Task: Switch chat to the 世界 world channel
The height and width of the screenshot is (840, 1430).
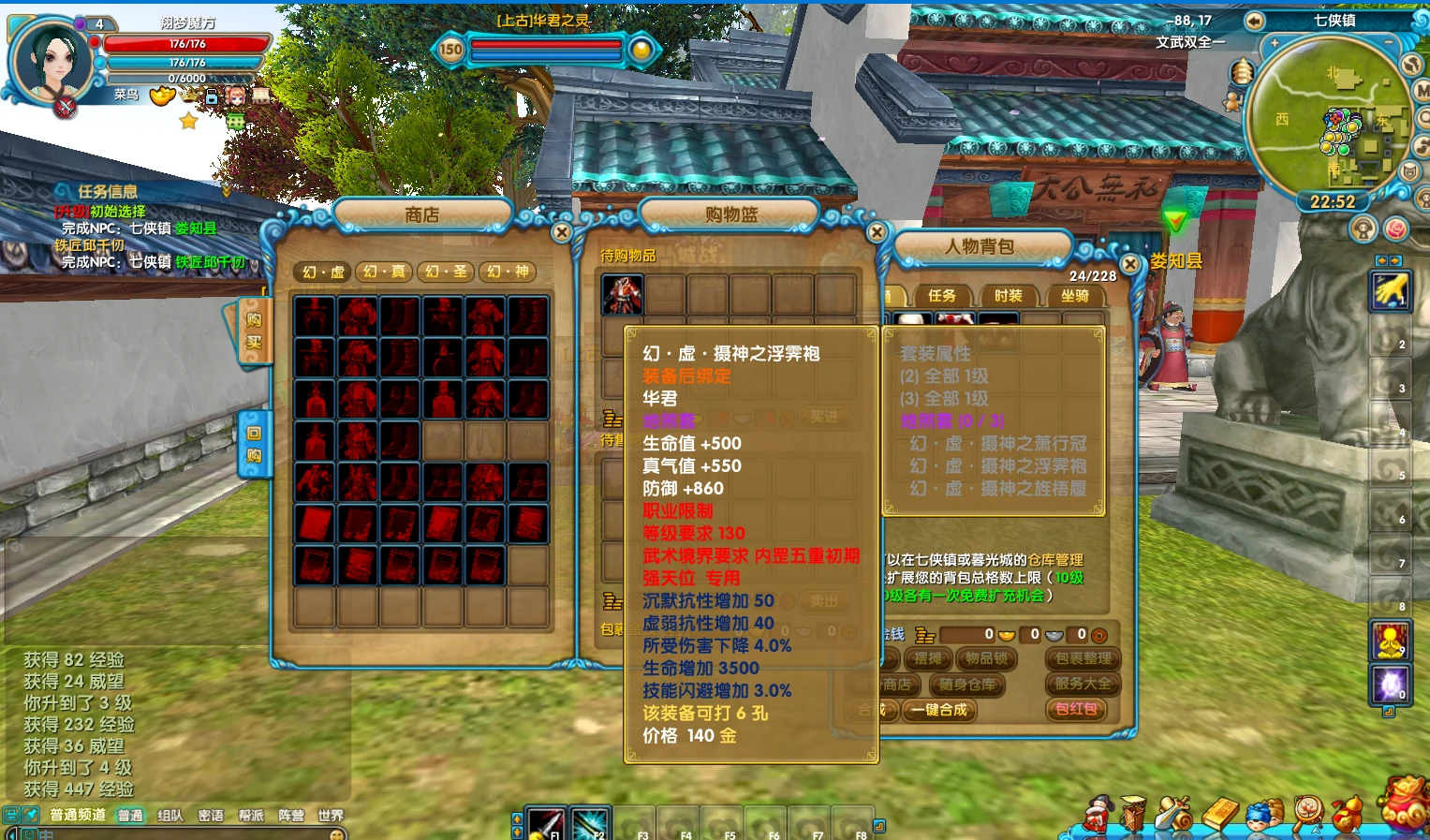Action: 331,816
